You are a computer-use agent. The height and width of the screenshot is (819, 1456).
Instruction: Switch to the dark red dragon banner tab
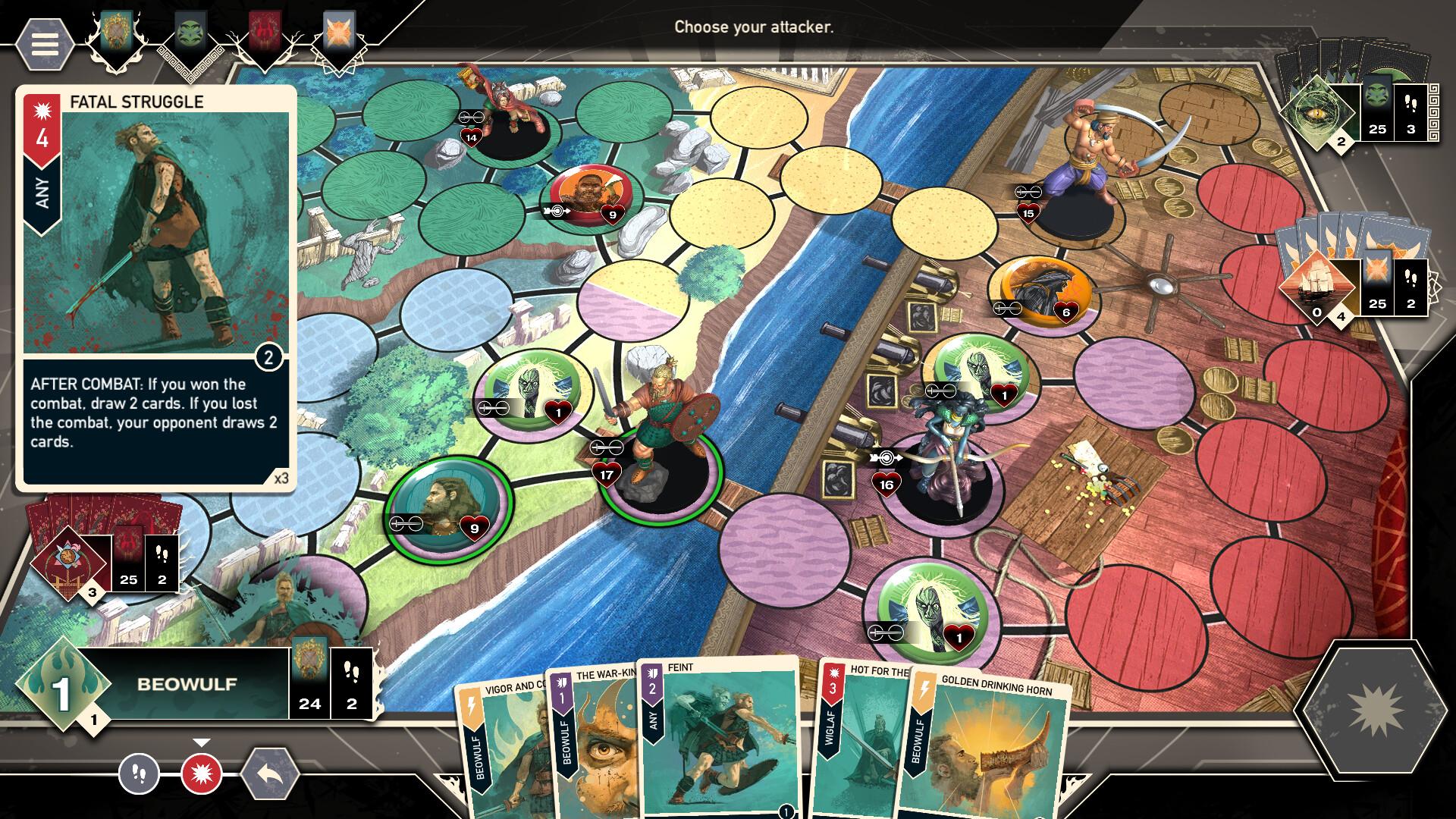263,32
